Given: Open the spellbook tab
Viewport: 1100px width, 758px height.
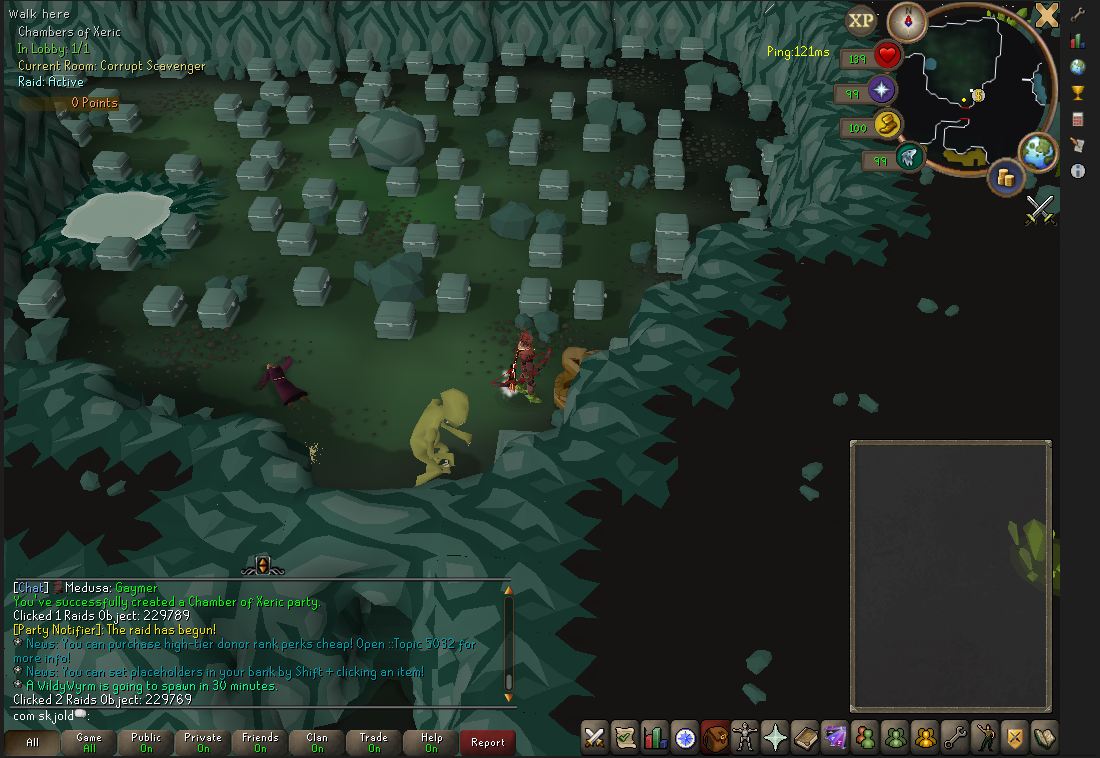Looking at the screenshot, I should [x=805, y=737].
